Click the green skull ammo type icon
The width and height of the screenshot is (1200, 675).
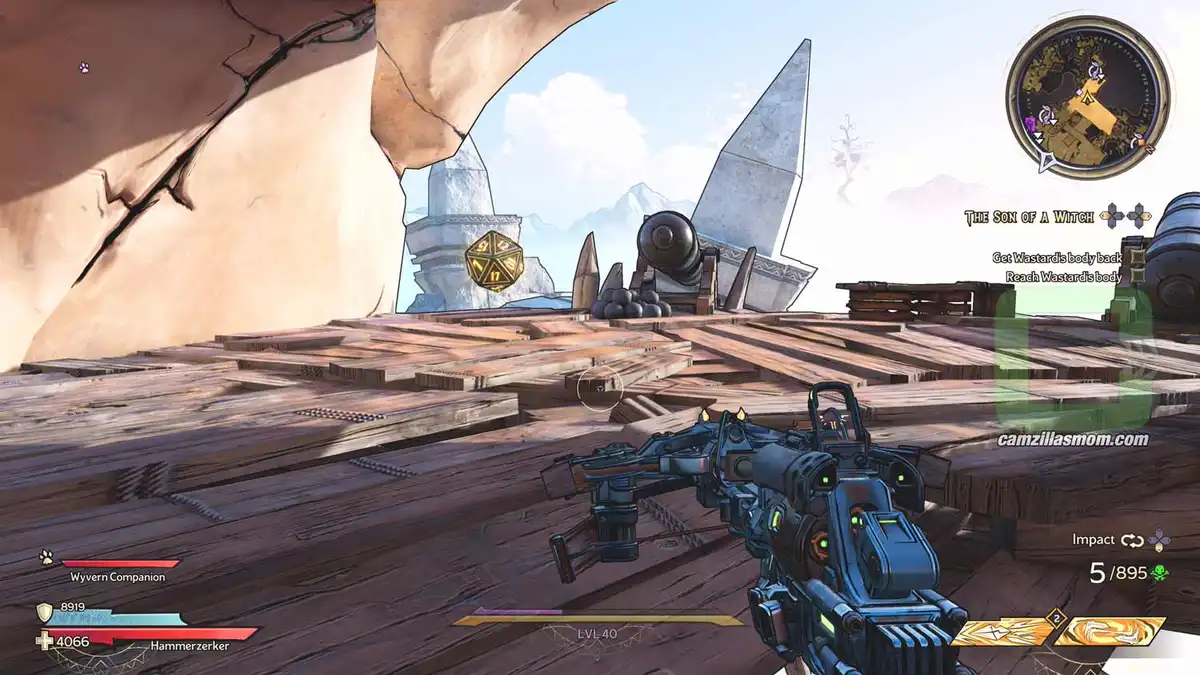pyautogui.click(x=1159, y=573)
